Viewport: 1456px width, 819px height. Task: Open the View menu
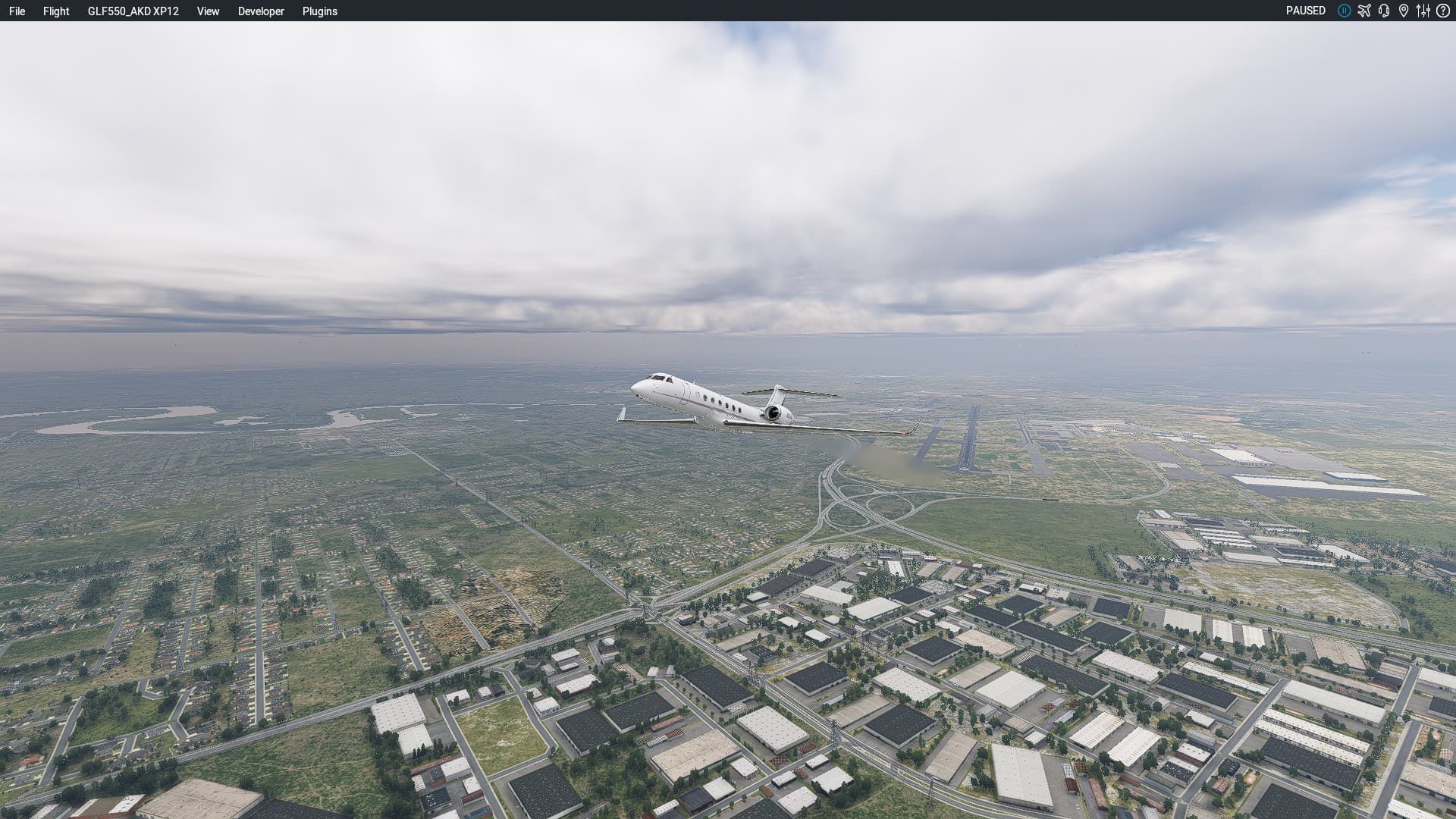(x=208, y=11)
